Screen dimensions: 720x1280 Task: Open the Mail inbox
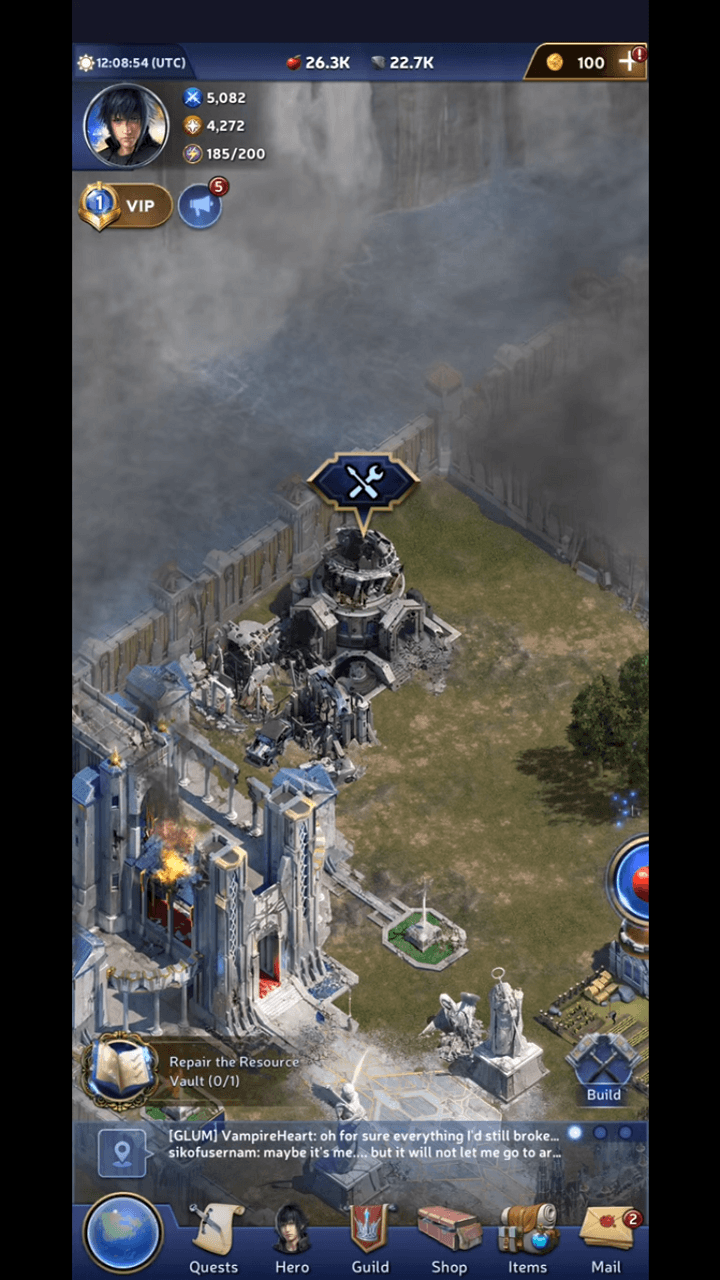606,1240
